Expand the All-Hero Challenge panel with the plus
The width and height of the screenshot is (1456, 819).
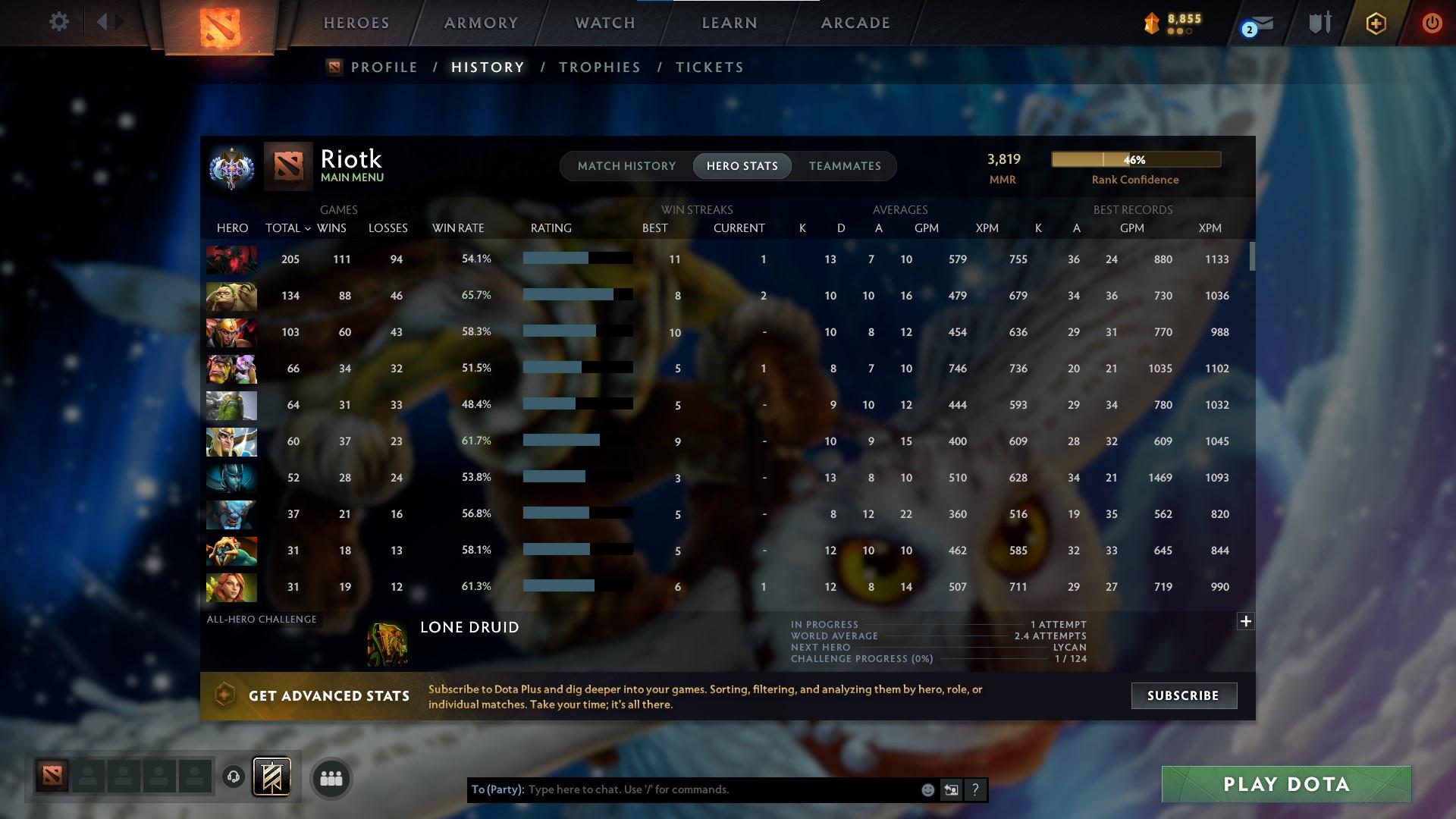click(1246, 621)
